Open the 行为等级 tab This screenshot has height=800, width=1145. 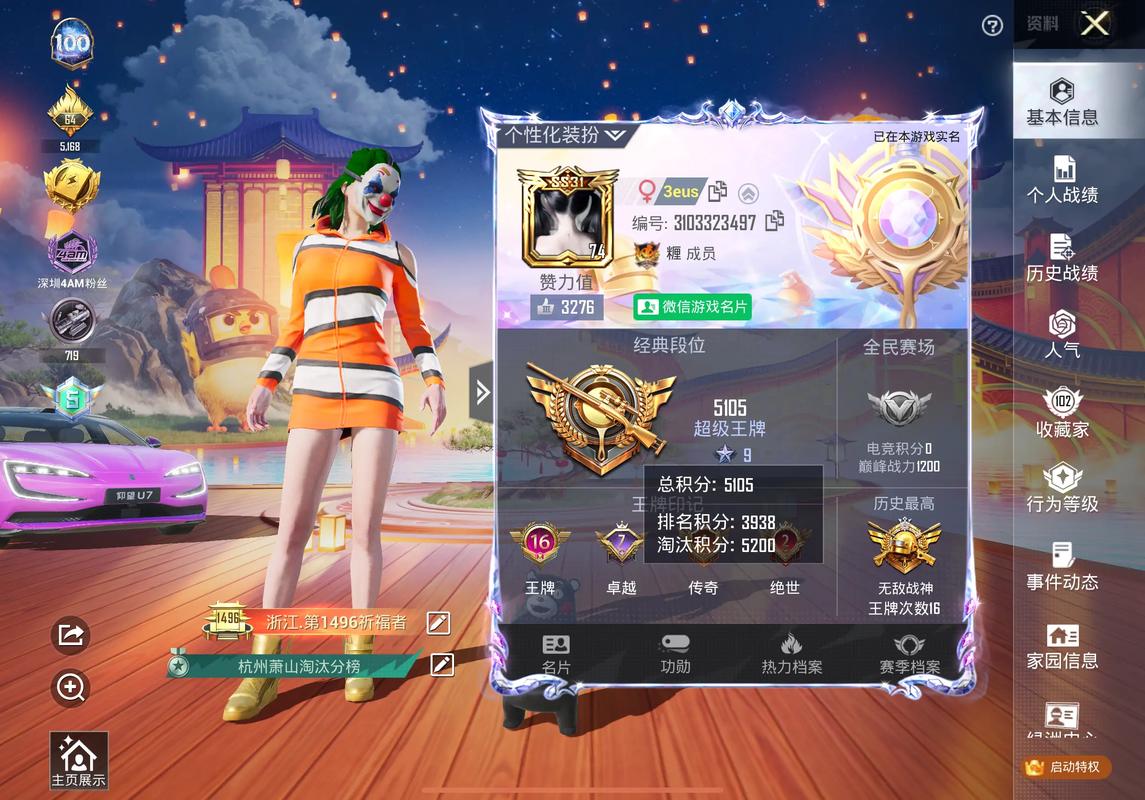(1062, 489)
